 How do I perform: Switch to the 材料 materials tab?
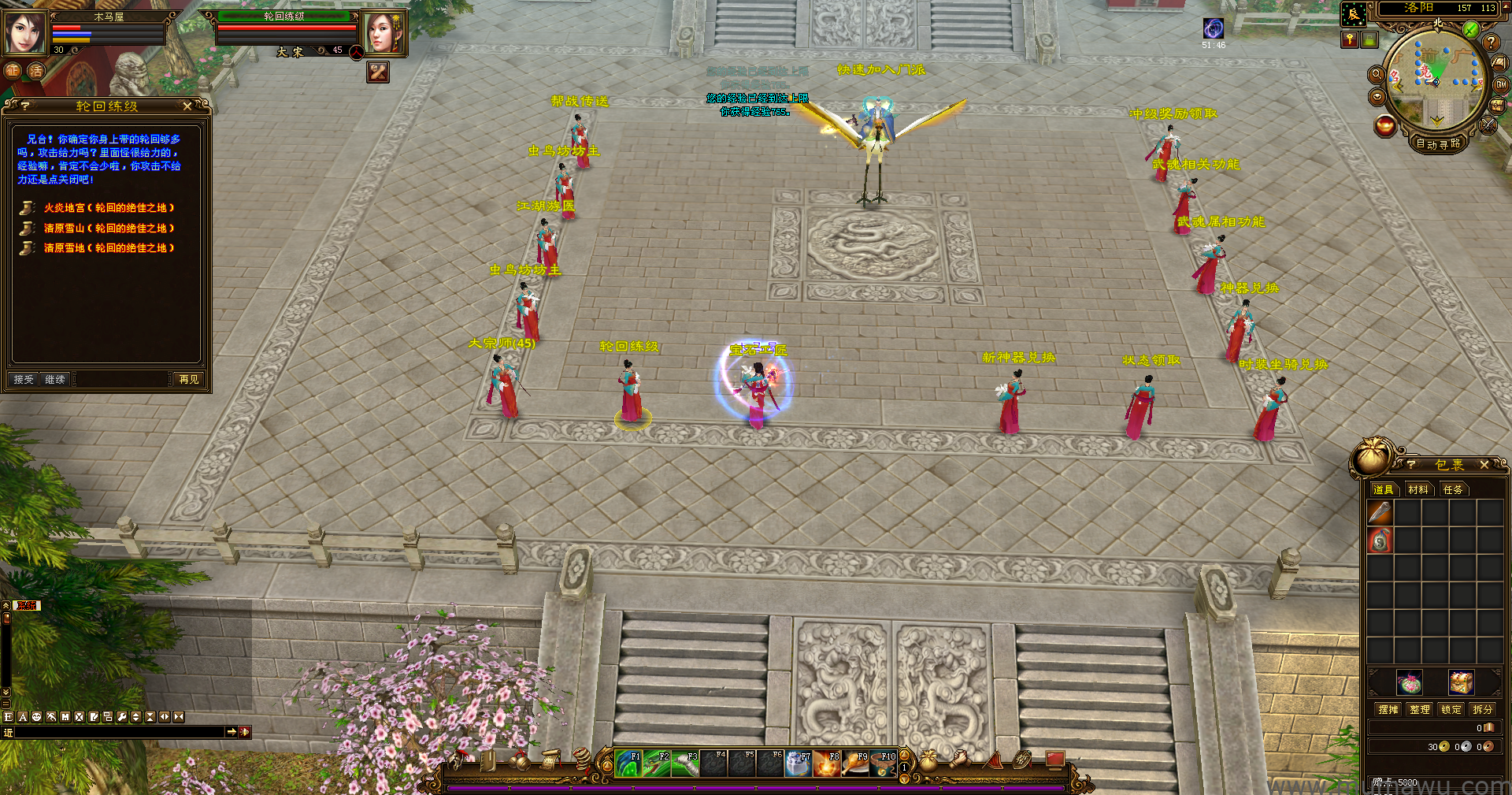[x=1418, y=490]
